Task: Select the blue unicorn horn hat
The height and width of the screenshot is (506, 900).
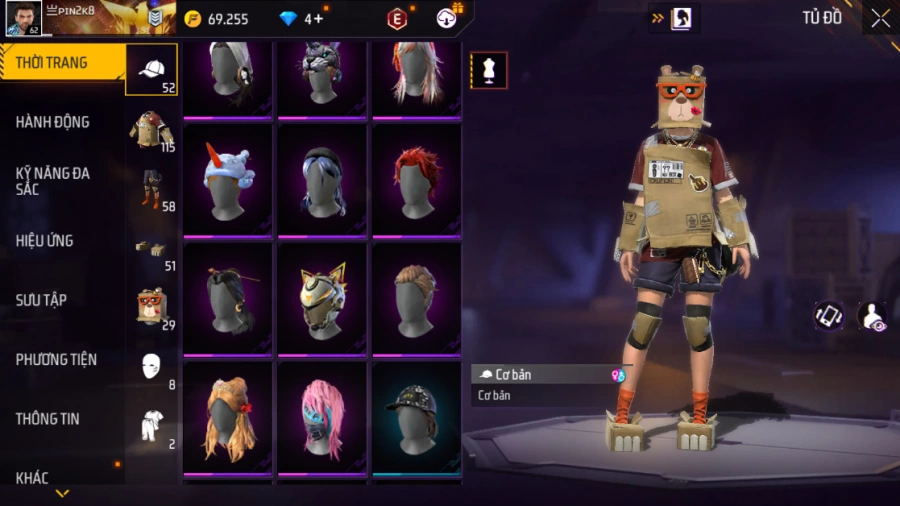Action: tap(227, 180)
